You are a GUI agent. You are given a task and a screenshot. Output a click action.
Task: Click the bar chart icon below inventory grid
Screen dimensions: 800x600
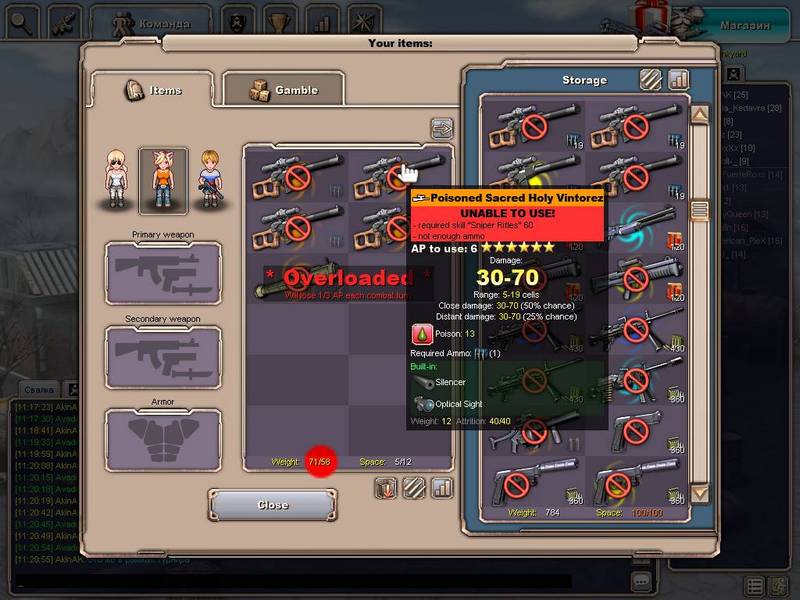pyautogui.click(x=441, y=488)
